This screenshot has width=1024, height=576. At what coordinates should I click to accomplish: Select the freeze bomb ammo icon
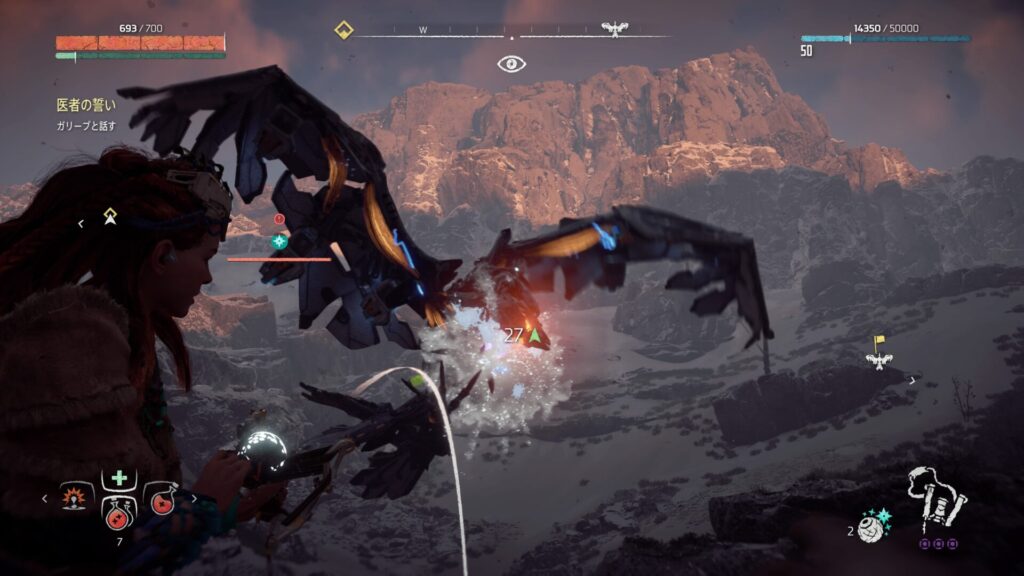pyautogui.click(x=872, y=527)
